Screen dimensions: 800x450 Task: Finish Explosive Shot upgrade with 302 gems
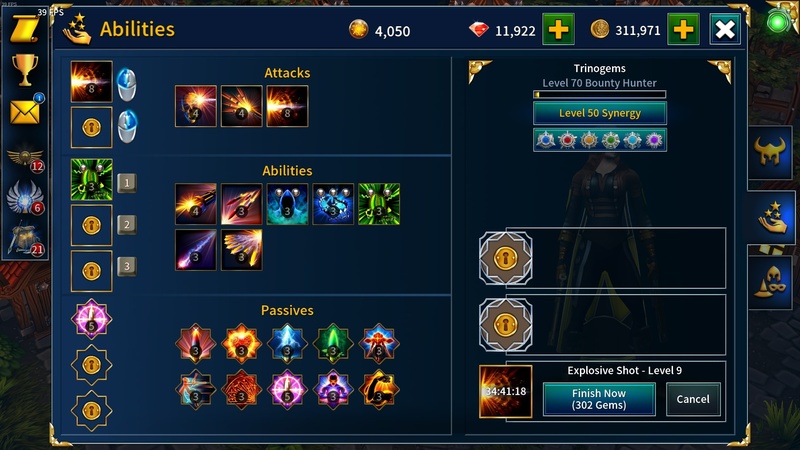point(599,399)
